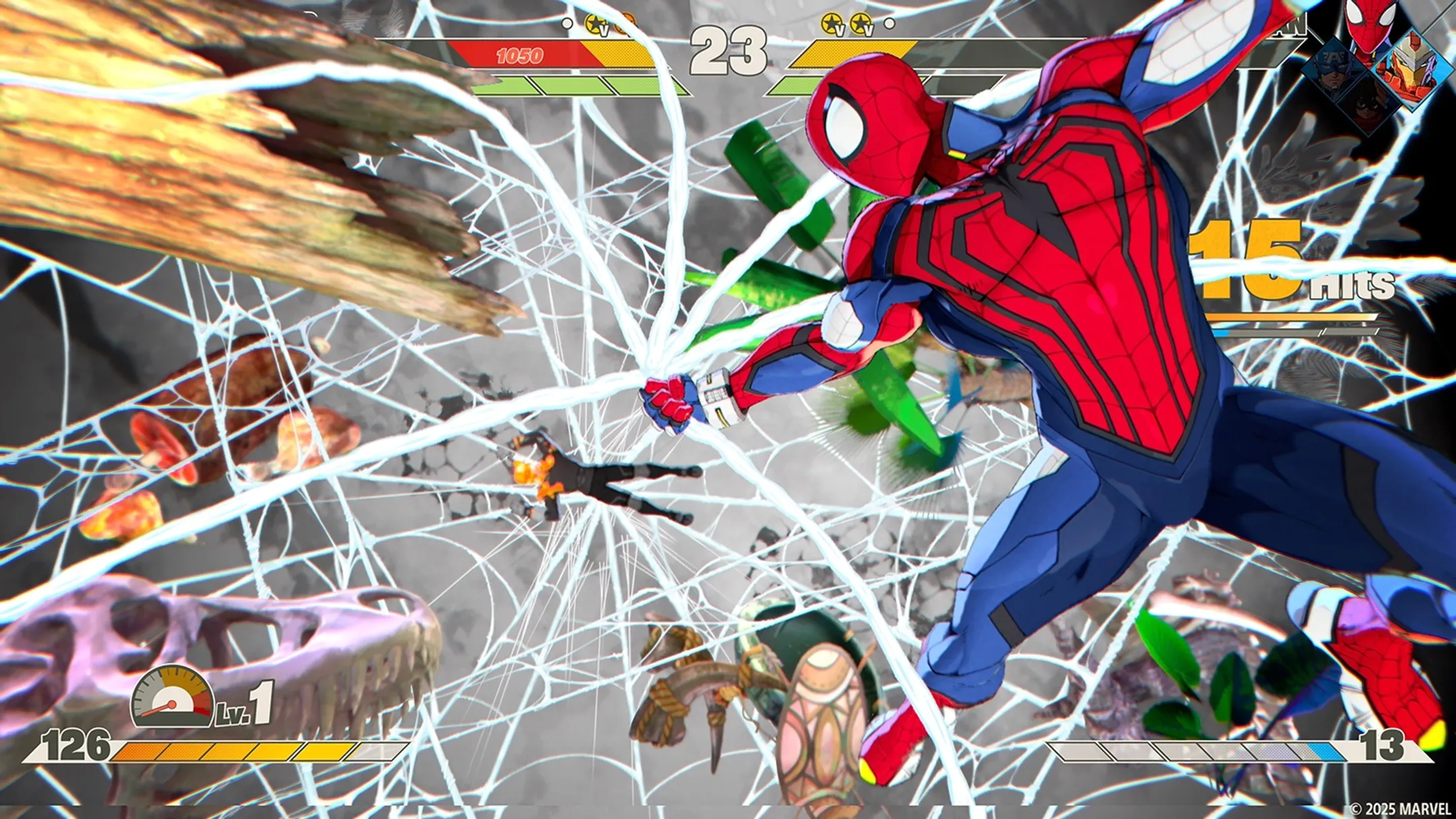
Task: Toggle the left white round-win dot
Action: [568, 24]
